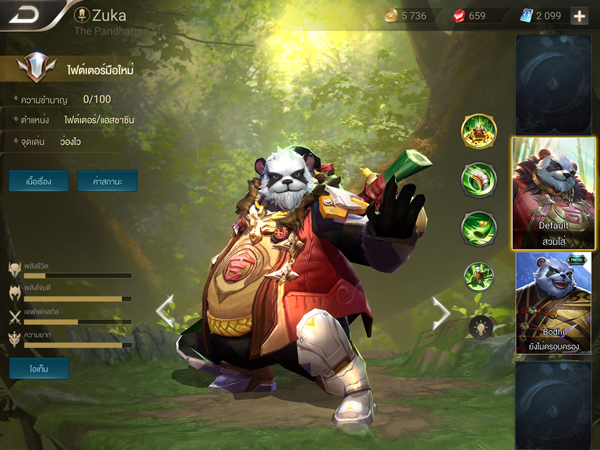The width and height of the screenshot is (600, 450).
Task: Select the Default skin thumbnail
Action: [x=554, y=192]
